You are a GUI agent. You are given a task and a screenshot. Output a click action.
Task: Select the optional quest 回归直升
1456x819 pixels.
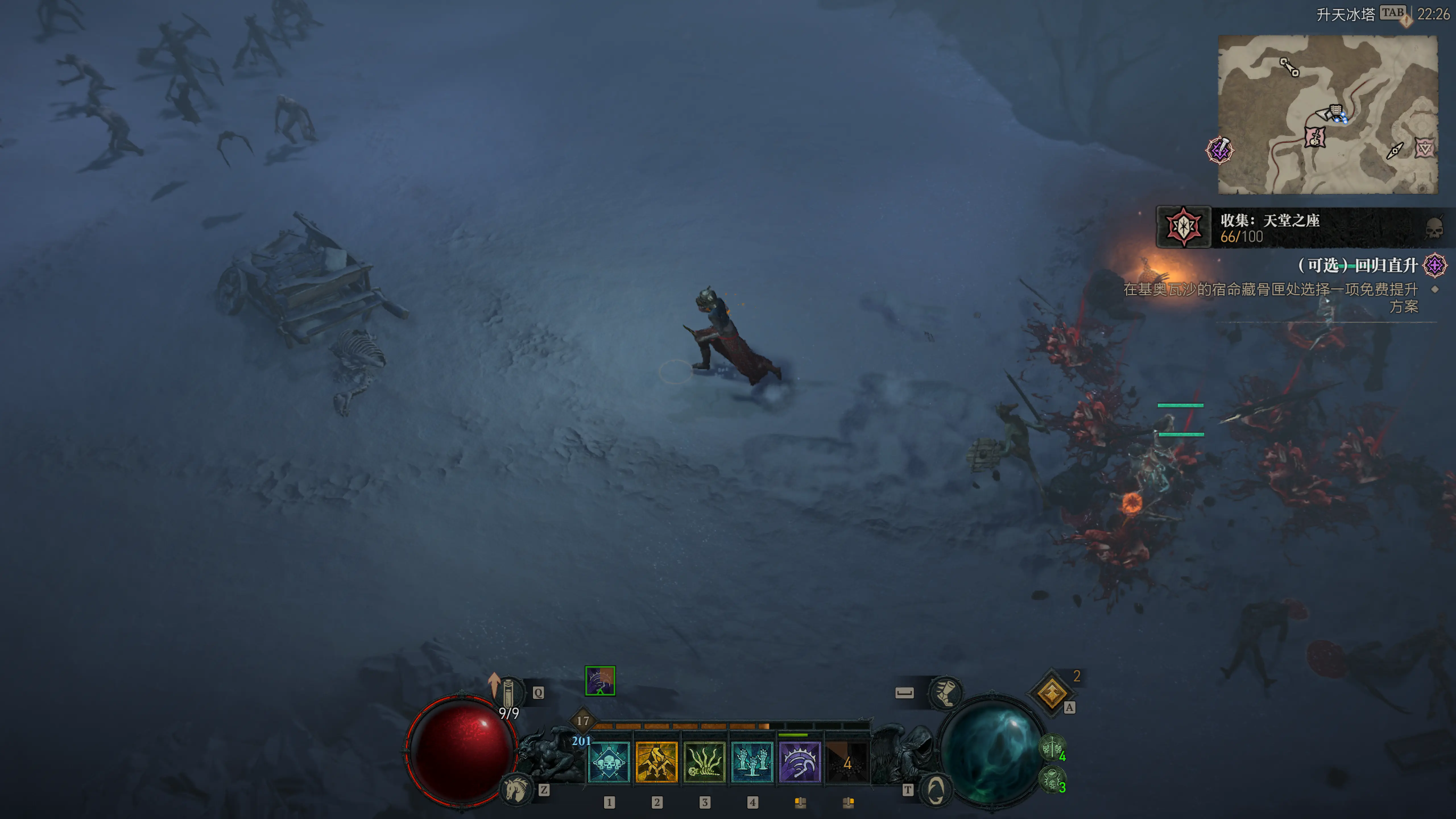tap(1356, 265)
